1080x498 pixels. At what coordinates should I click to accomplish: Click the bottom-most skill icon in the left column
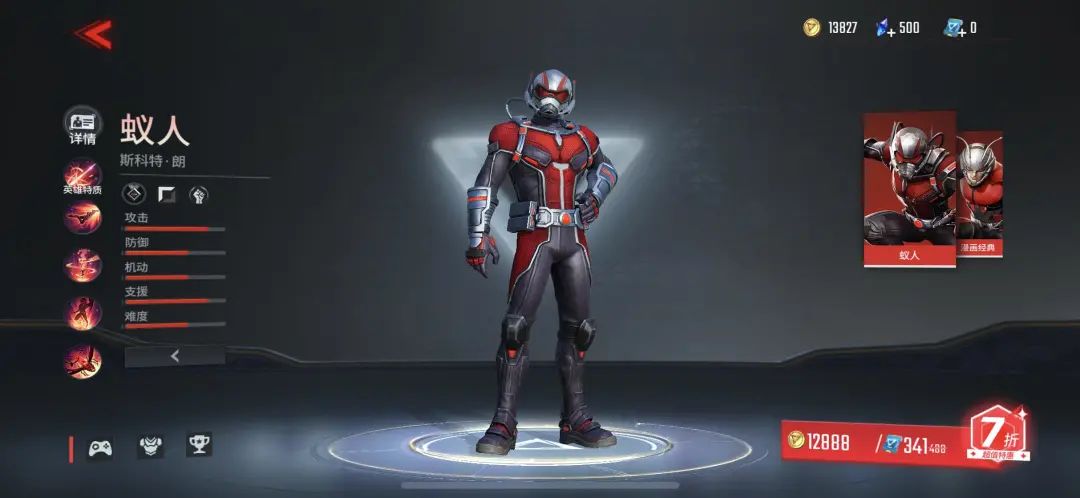click(x=82, y=361)
